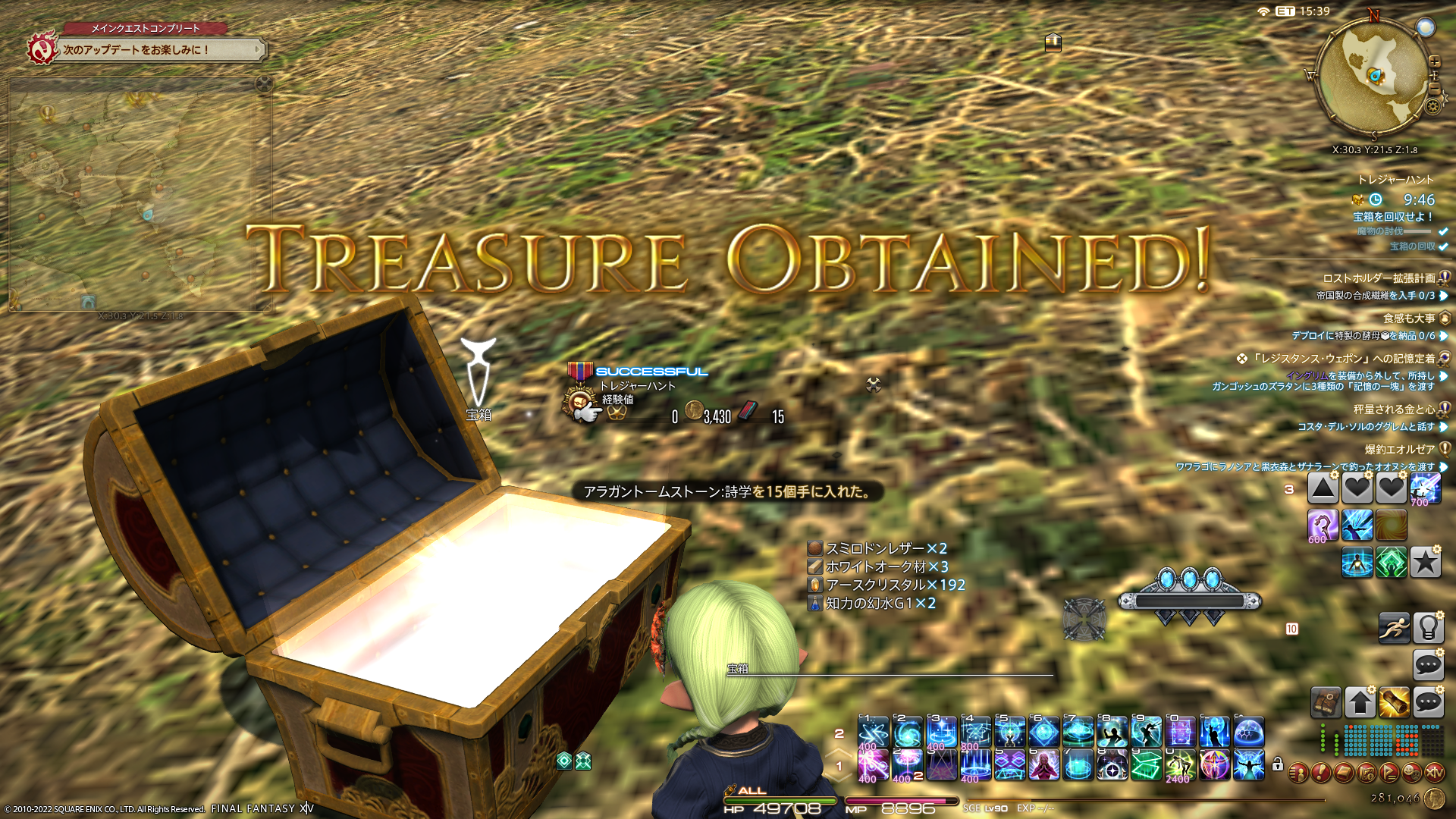This screenshot has height=819, width=1456.
Task: Activate the green figure ability costing 2400
Action: [x=1180, y=764]
